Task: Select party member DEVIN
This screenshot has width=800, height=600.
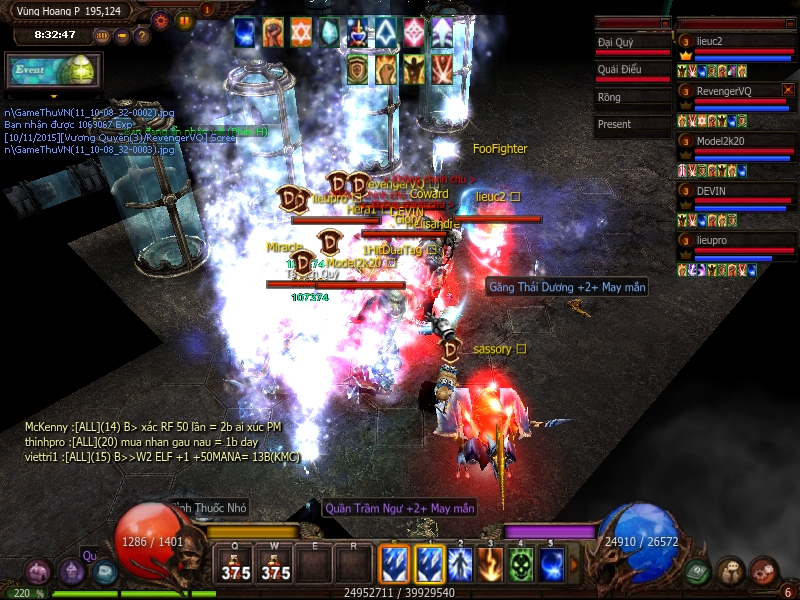Action: pyautogui.click(x=736, y=191)
